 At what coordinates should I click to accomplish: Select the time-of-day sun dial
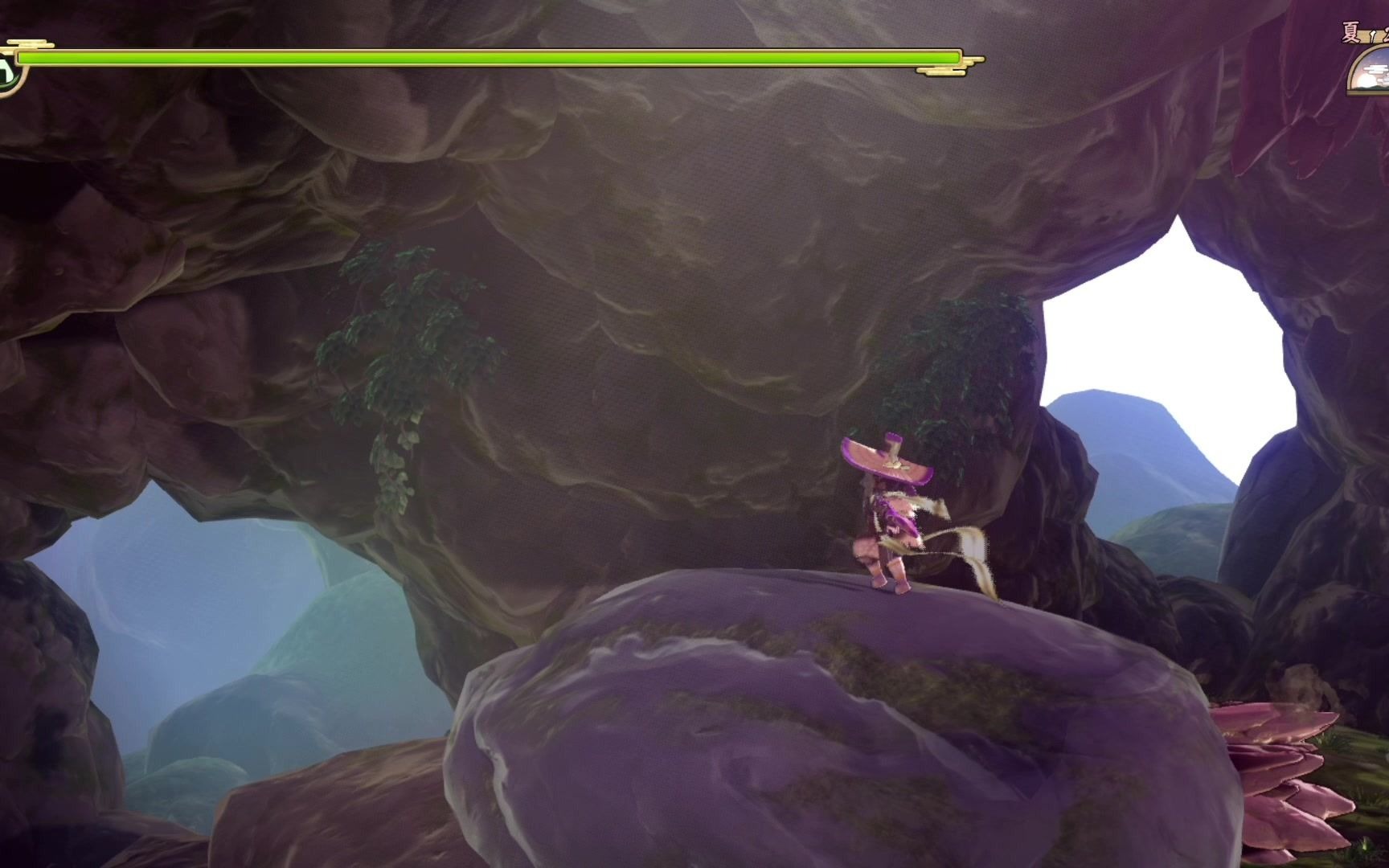coord(1370,72)
